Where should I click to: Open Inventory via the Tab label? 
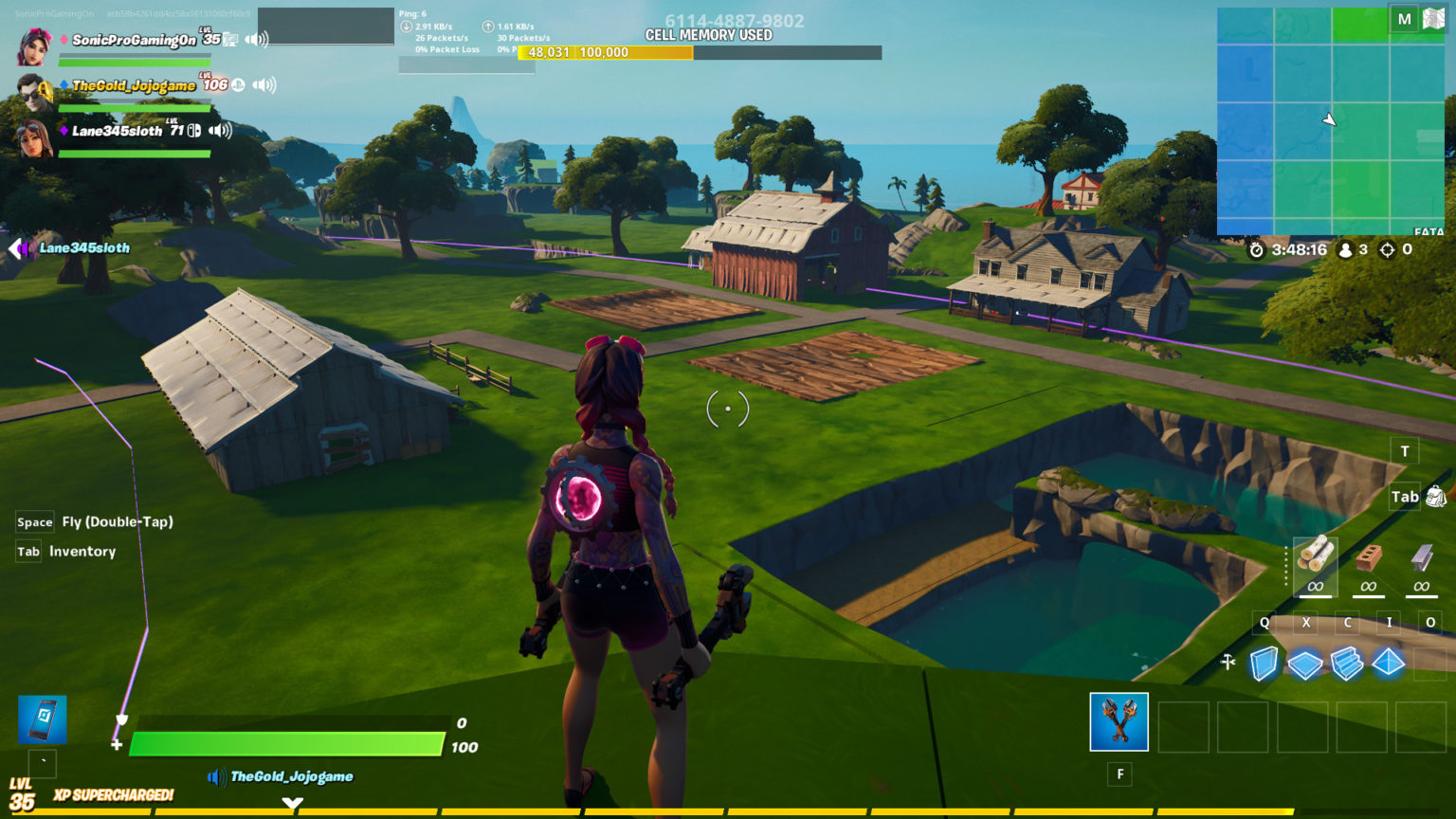[x=27, y=551]
